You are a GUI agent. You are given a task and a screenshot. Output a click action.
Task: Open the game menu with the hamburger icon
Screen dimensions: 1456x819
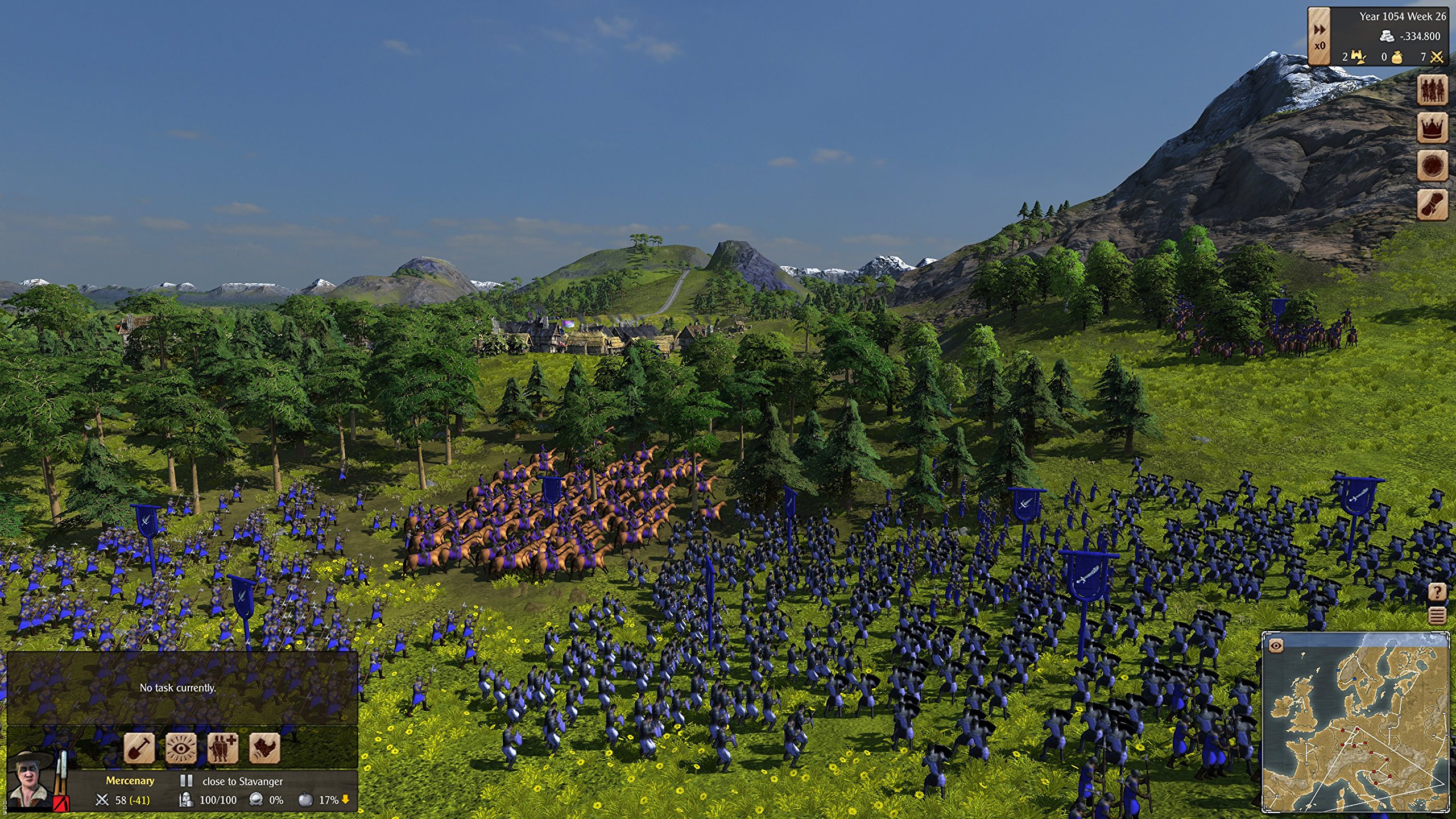1437,615
